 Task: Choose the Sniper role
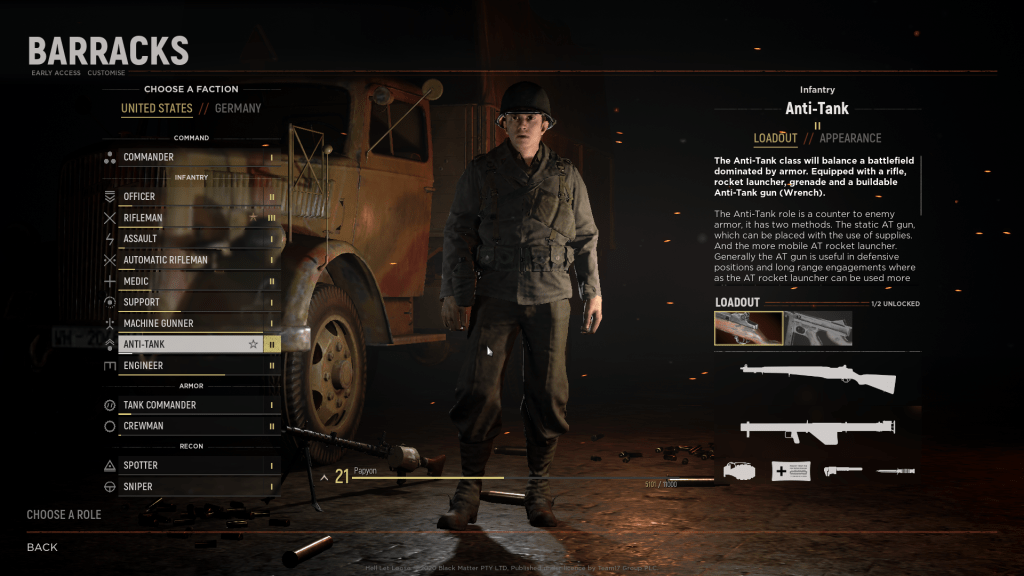point(190,487)
